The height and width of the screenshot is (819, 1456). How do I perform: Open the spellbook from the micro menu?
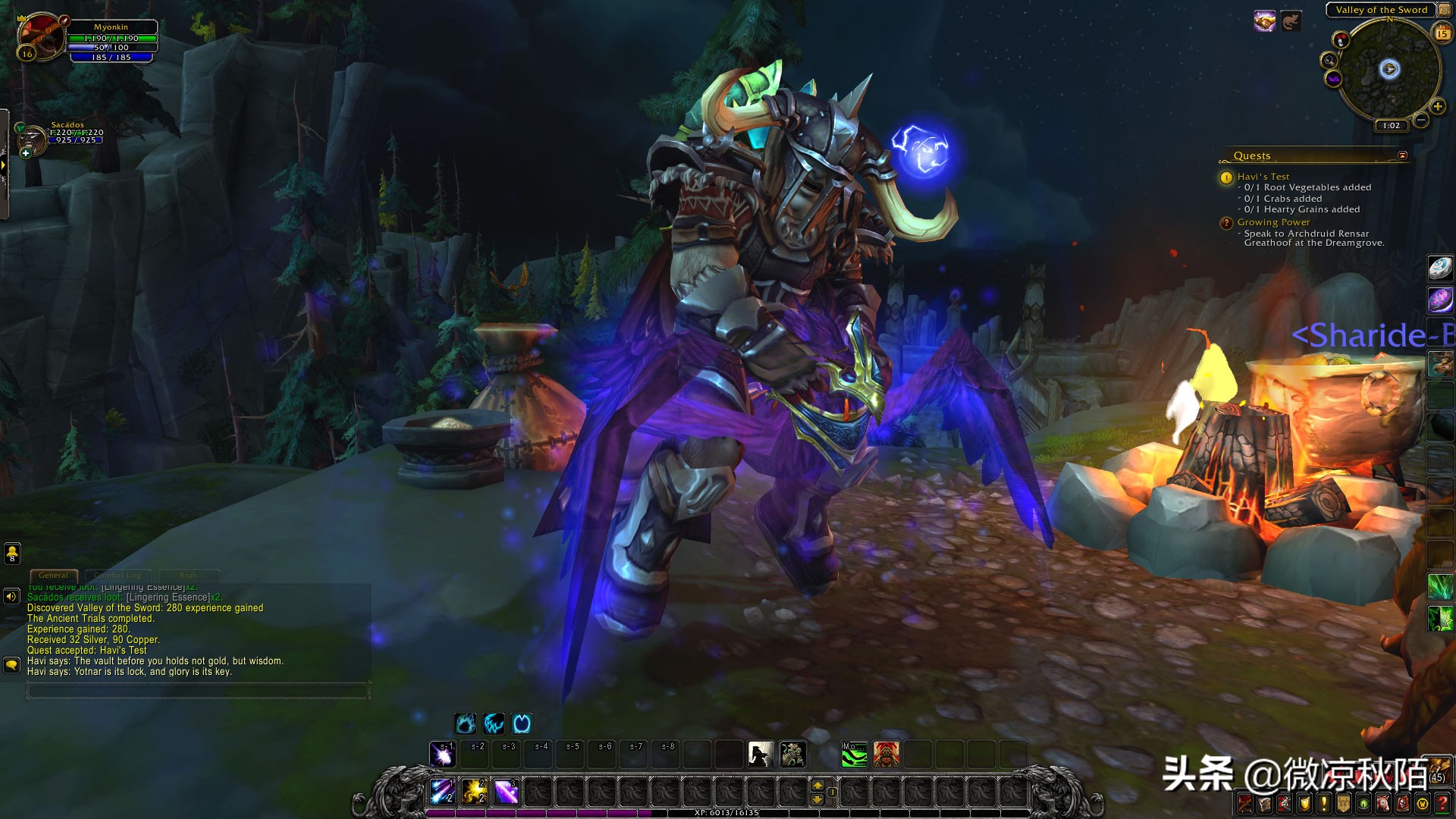[1266, 805]
